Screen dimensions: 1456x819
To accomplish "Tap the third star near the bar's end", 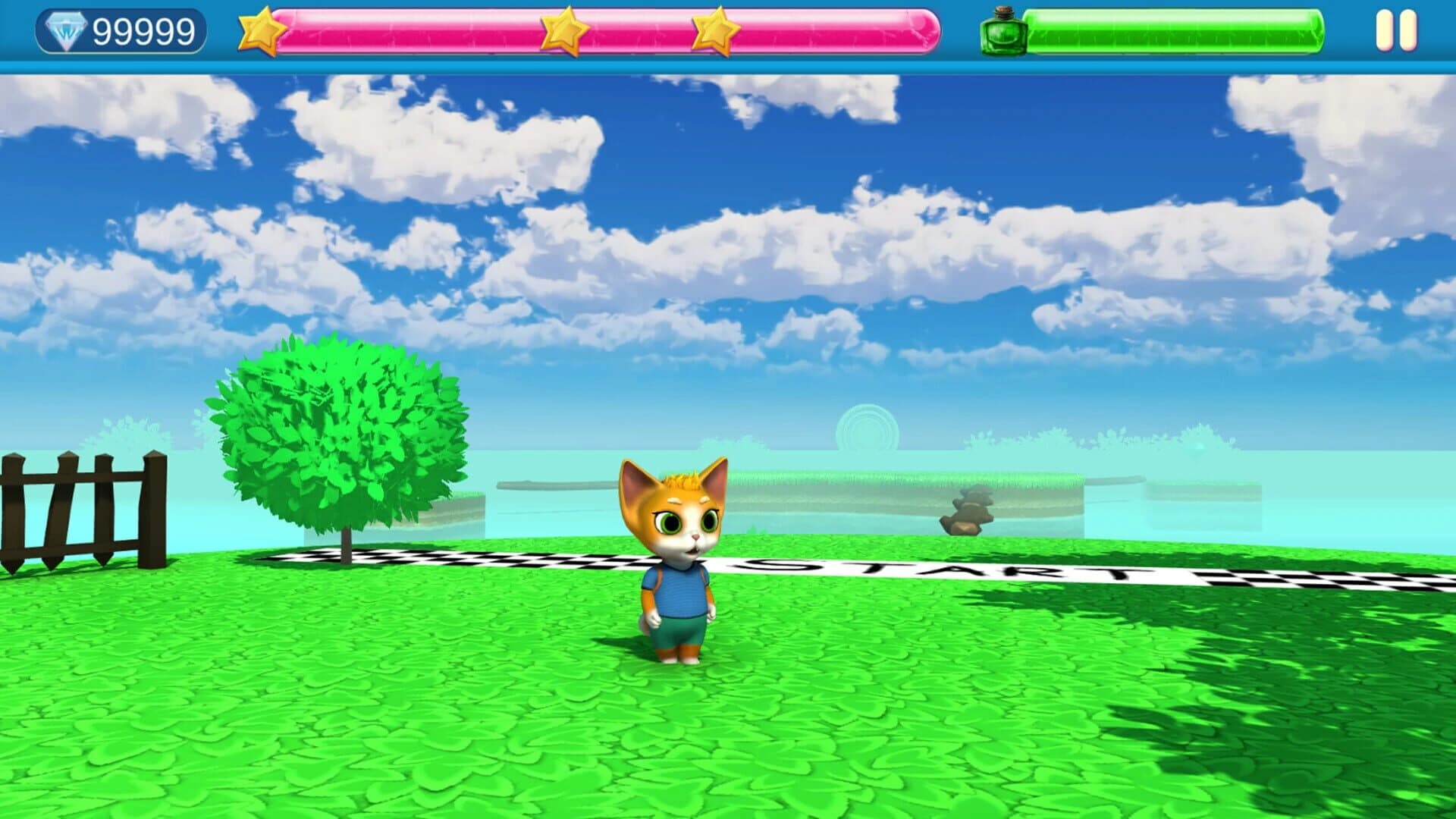I will [x=713, y=29].
